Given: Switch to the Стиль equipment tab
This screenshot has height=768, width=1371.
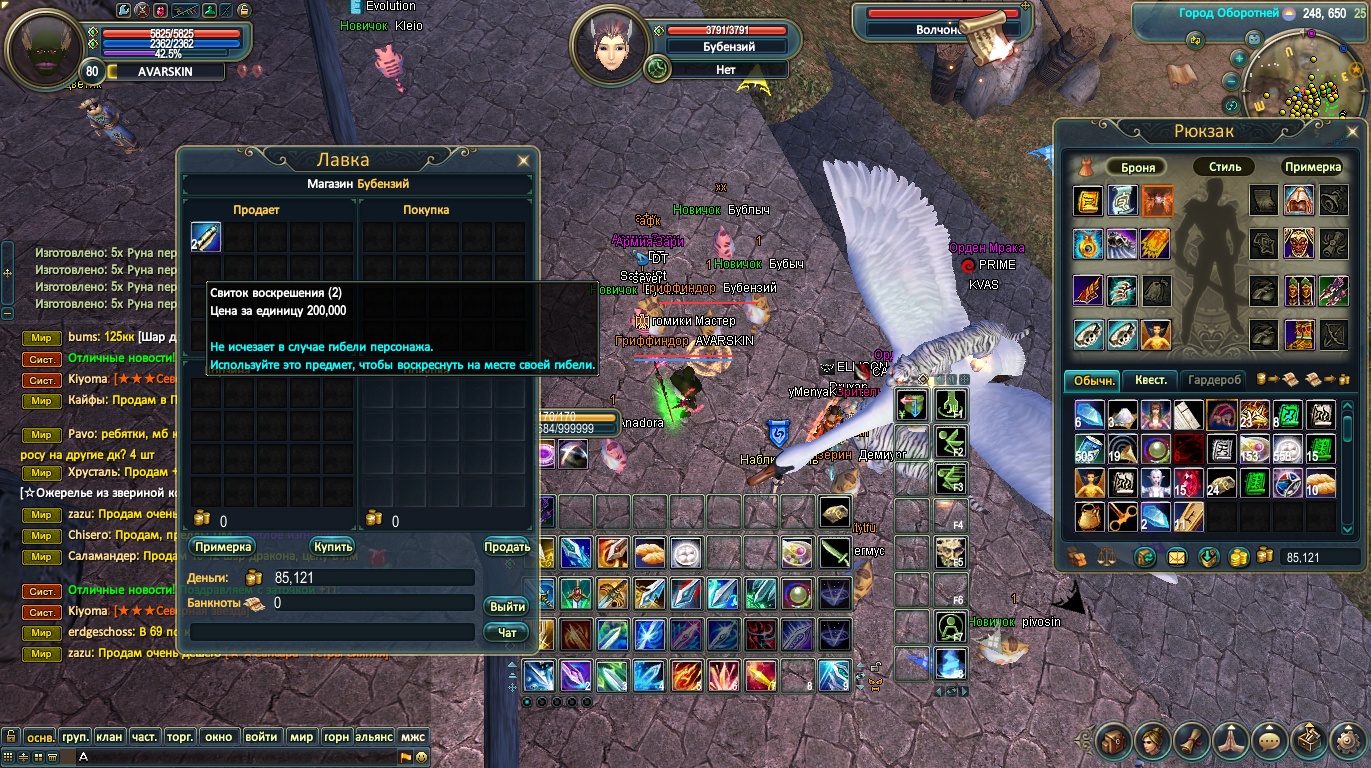Looking at the screenshot, I should coord(1224,167).
